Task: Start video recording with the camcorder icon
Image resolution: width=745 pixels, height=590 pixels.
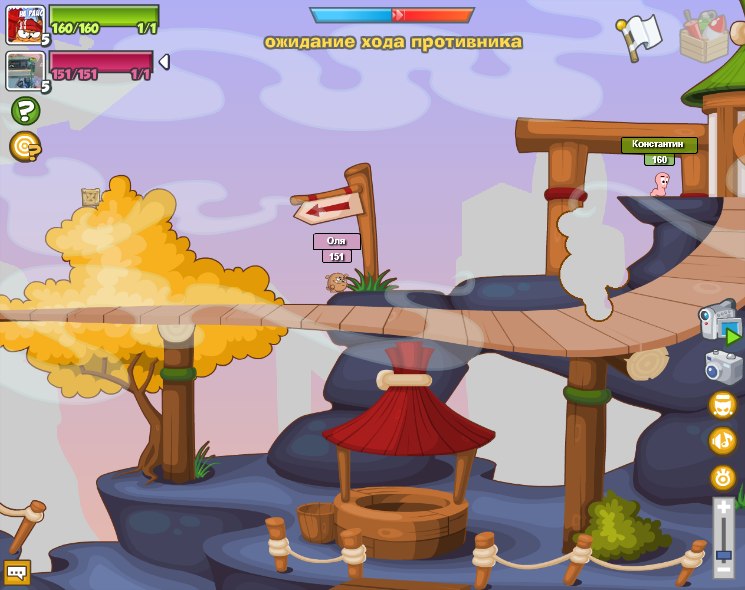Action: (720, 325)
